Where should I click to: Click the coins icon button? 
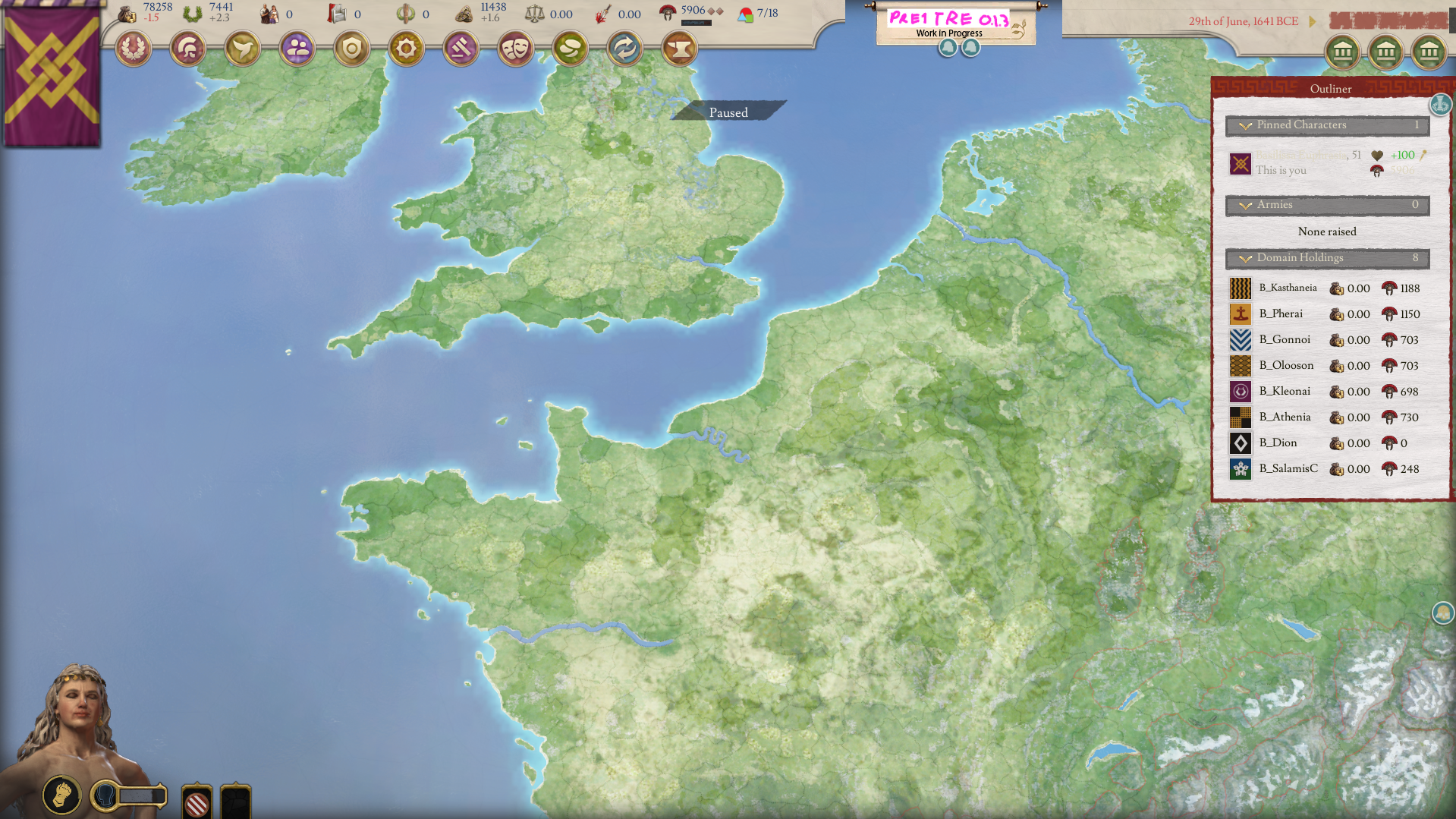pyautogui.click(x=571, y=49)
